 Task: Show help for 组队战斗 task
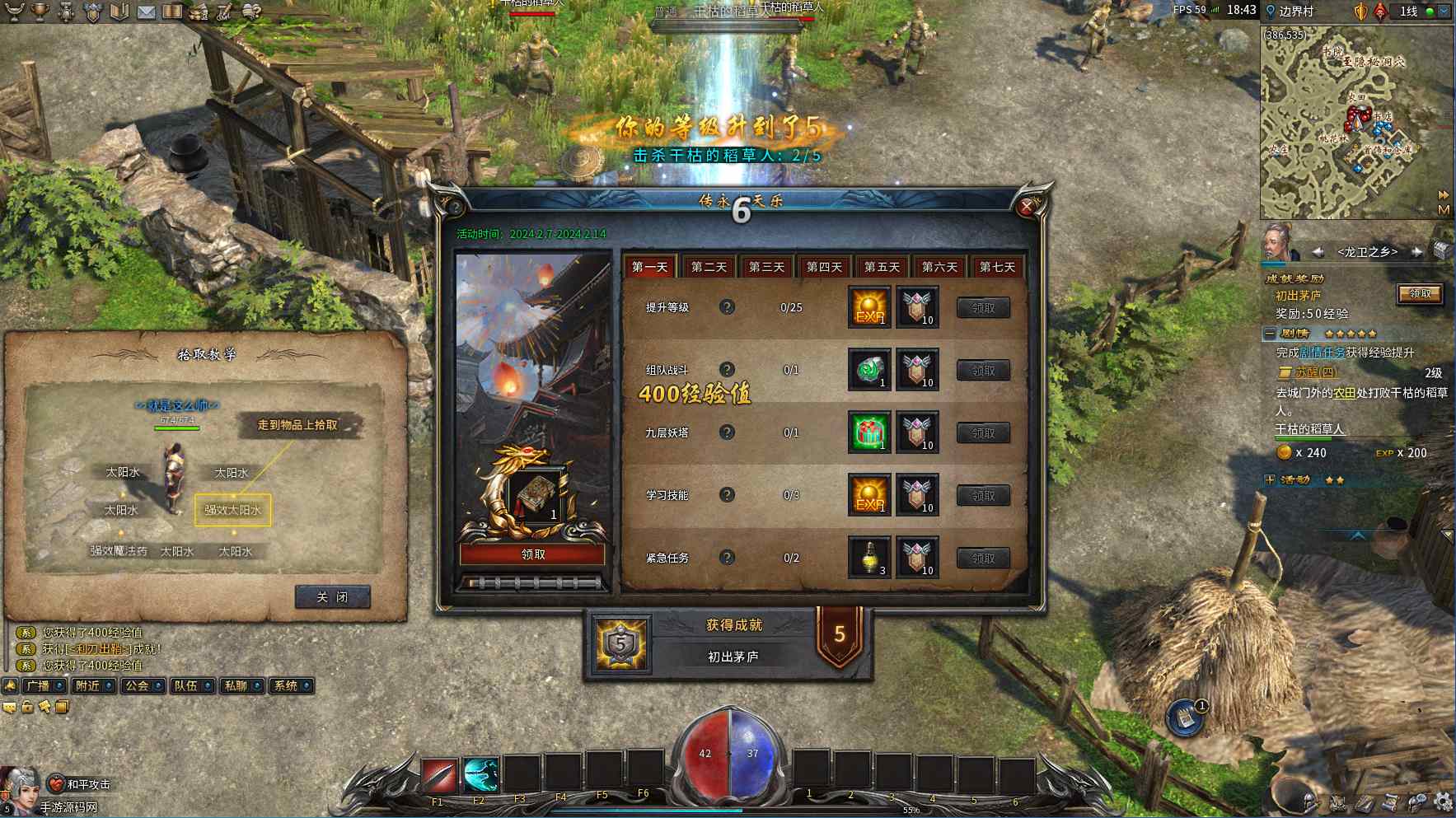pyautogui.click(x=727, y=370)
